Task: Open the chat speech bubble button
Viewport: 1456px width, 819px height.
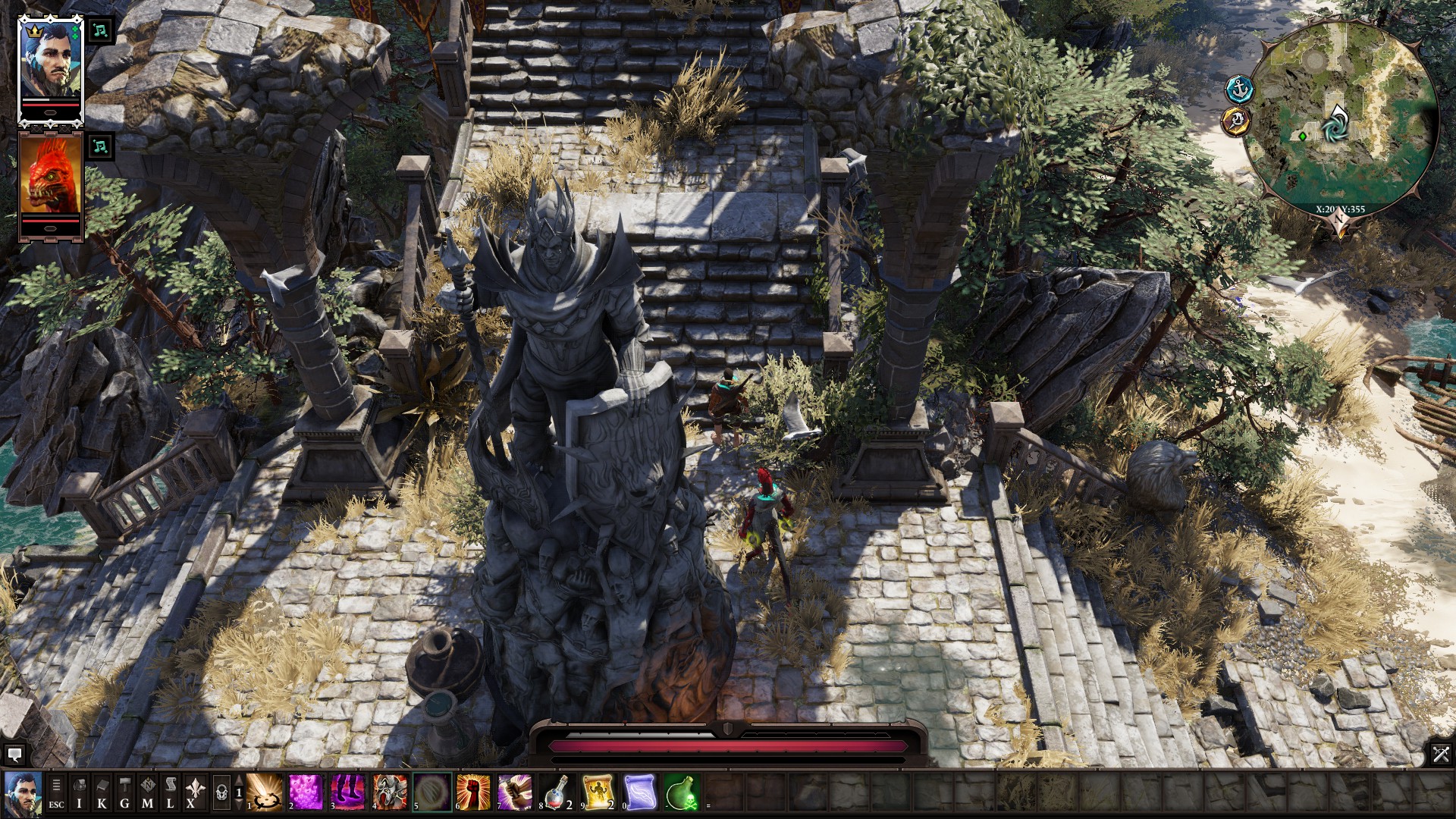Action: pyautogui.click(x=14, y=755)
